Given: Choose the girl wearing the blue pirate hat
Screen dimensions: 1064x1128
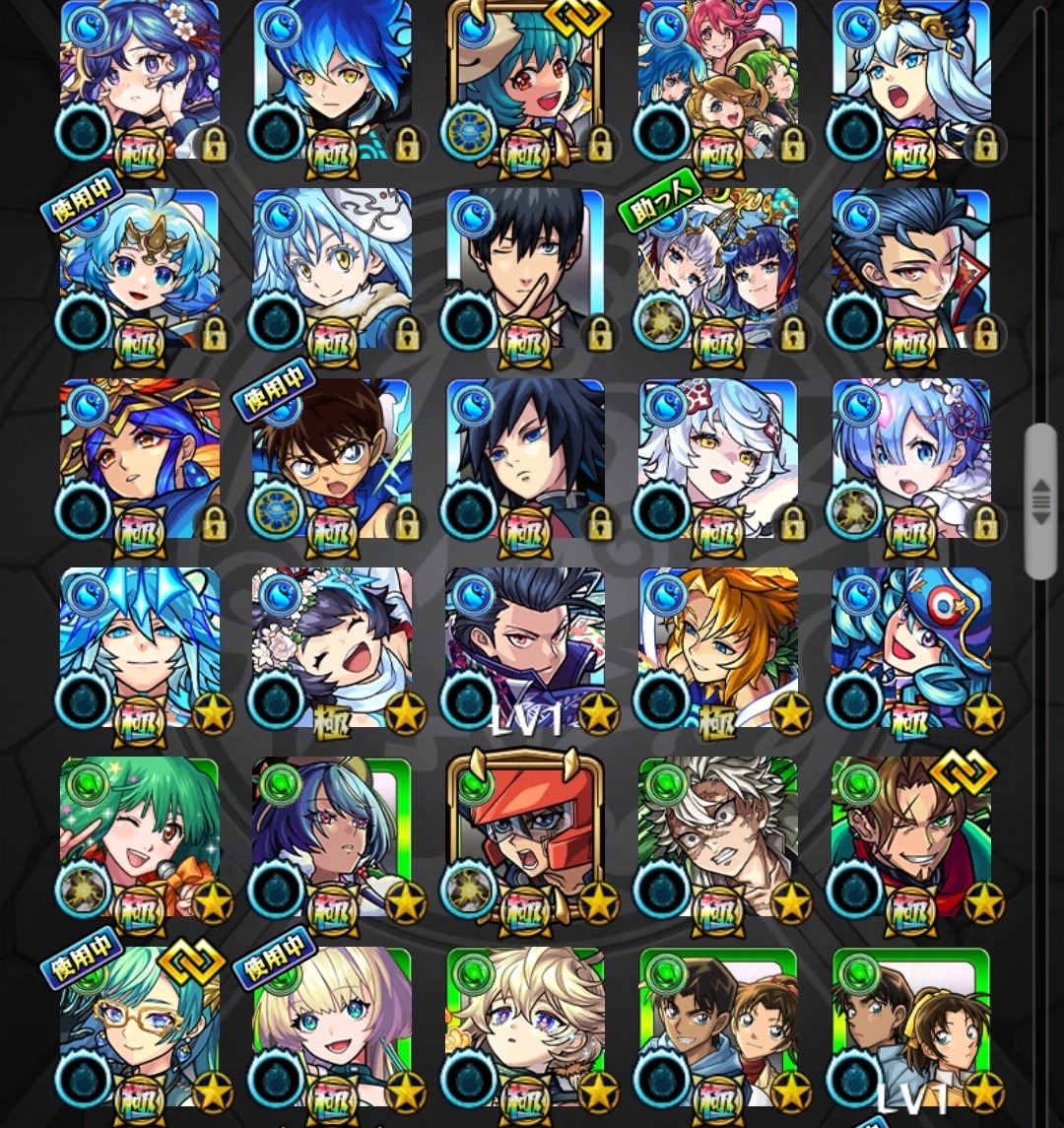Looking at the screenshot, I should point(911,649).
